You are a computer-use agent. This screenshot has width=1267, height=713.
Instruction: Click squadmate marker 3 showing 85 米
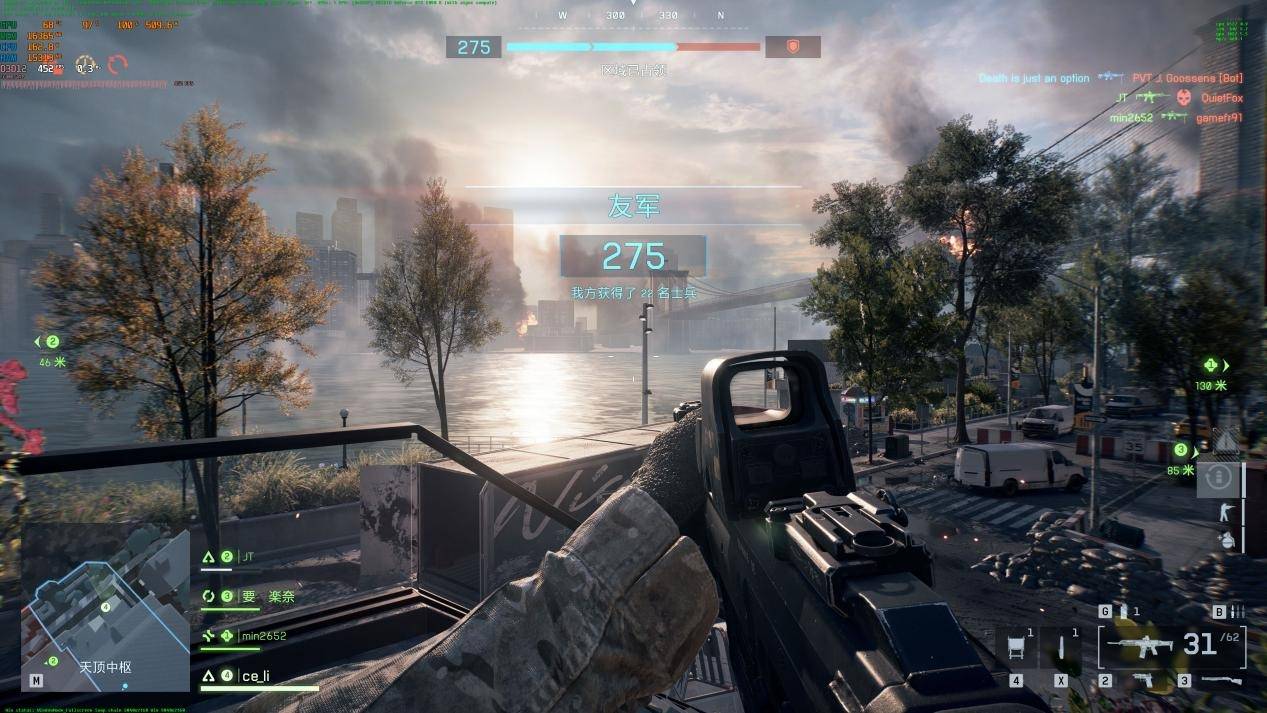[x=1181, y=451]
